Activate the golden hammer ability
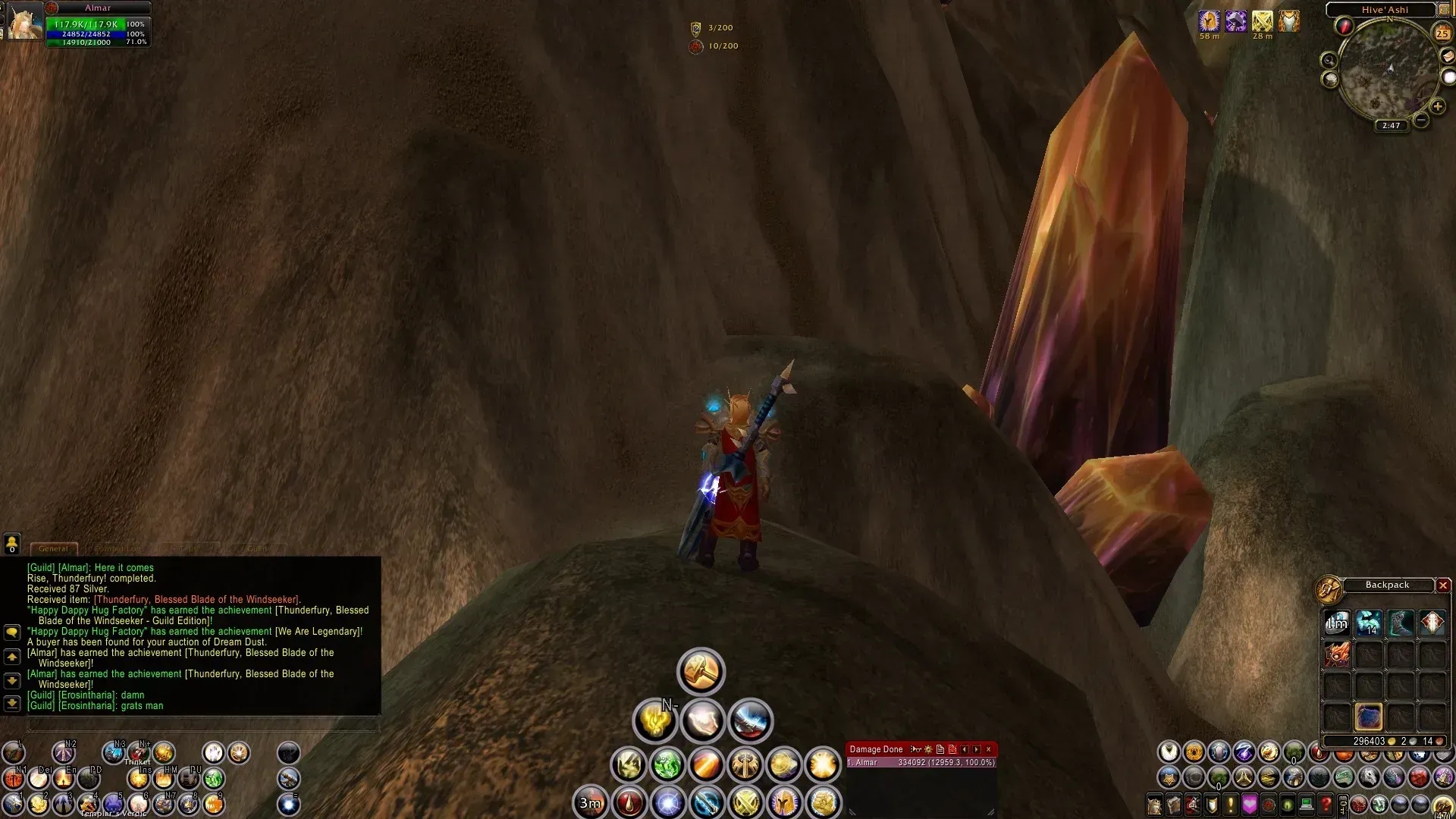1456x819 pixels. (x=701, y=671)
